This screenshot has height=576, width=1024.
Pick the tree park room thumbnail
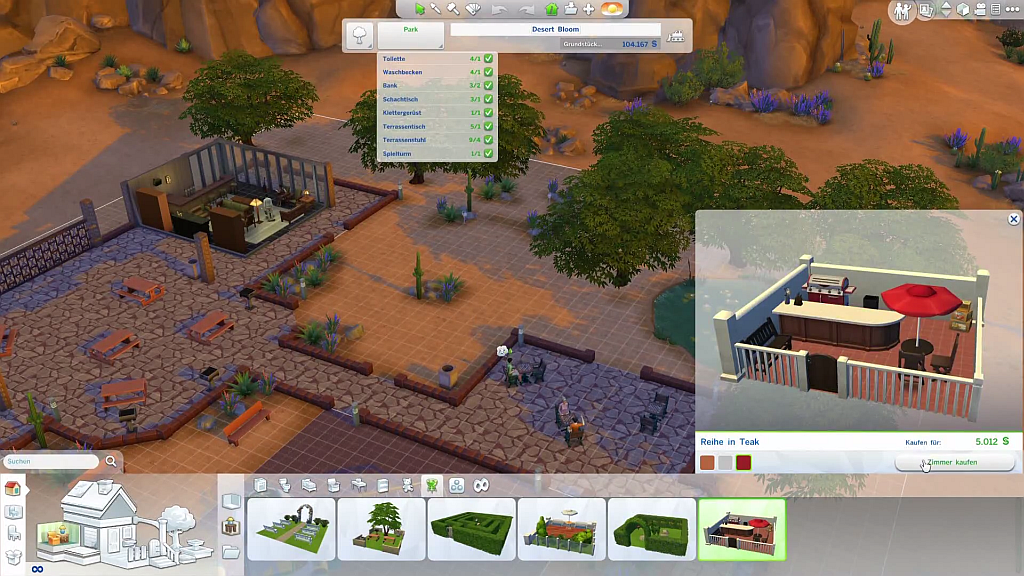(x=381, y=529)
